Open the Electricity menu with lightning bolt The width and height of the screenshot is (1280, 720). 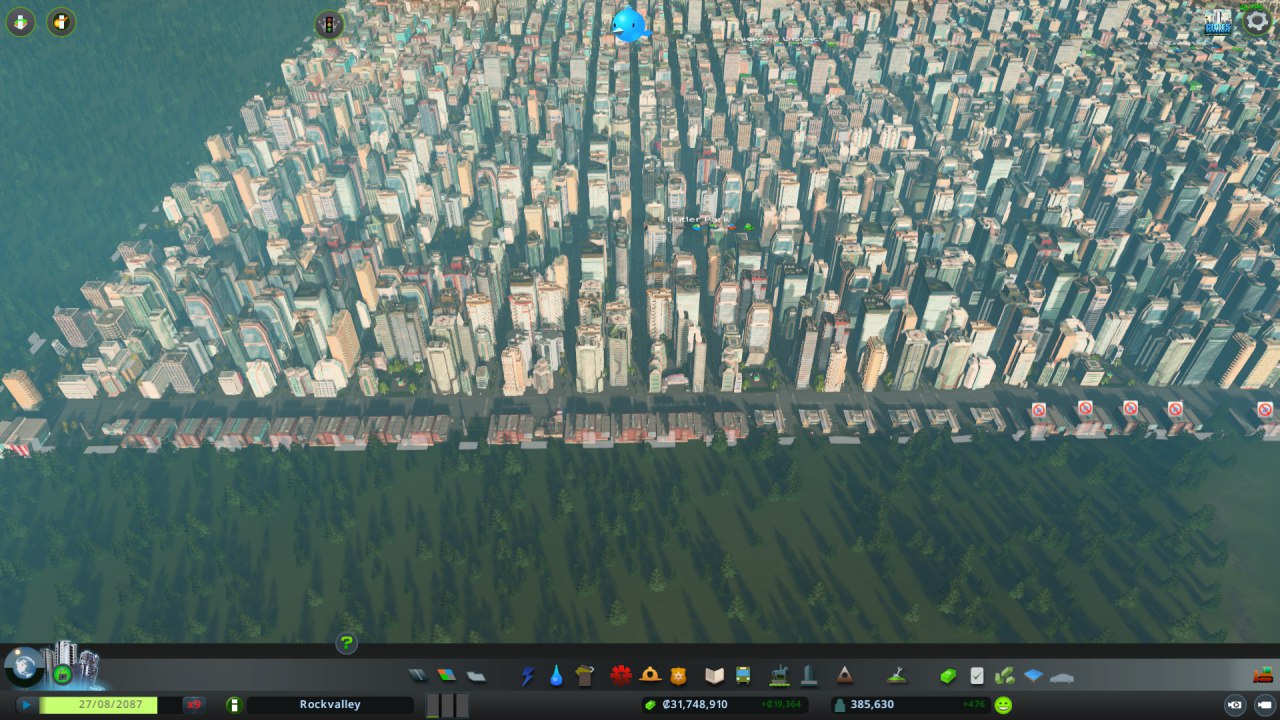(528, 676)
